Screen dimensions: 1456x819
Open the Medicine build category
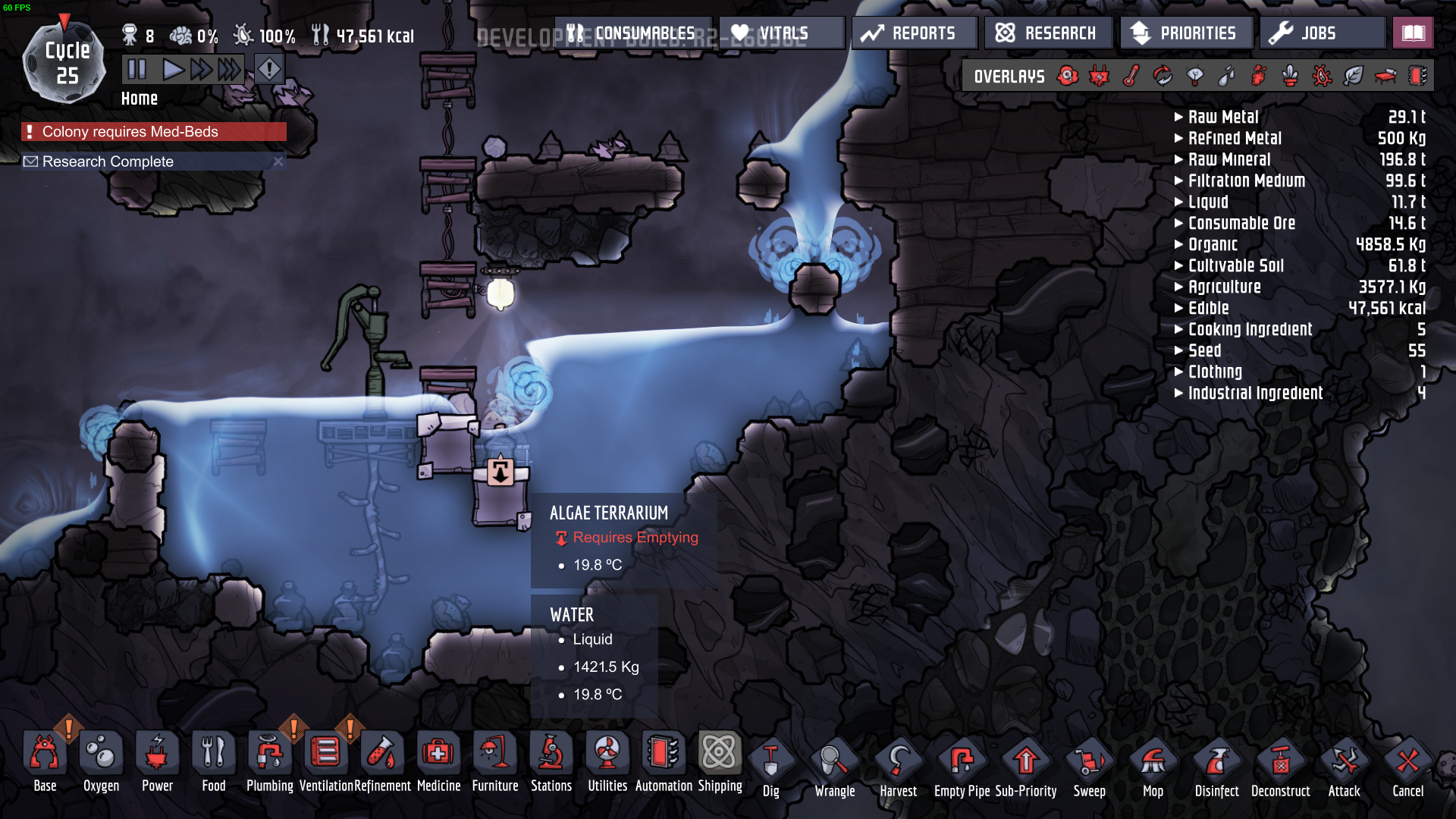pyautogui.click(x=438, y=761)
